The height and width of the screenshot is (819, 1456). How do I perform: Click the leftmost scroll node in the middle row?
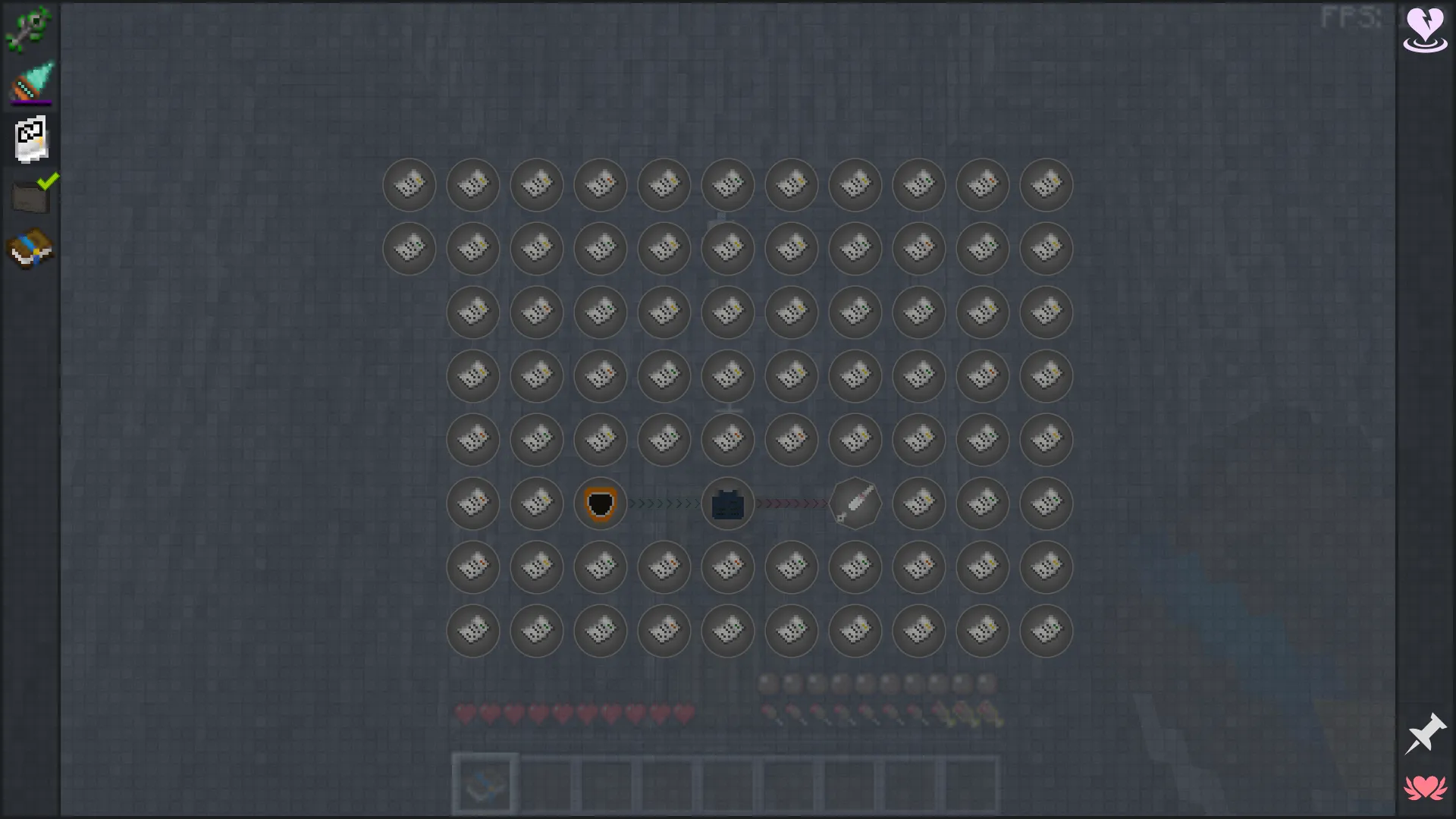pos(472,504)
